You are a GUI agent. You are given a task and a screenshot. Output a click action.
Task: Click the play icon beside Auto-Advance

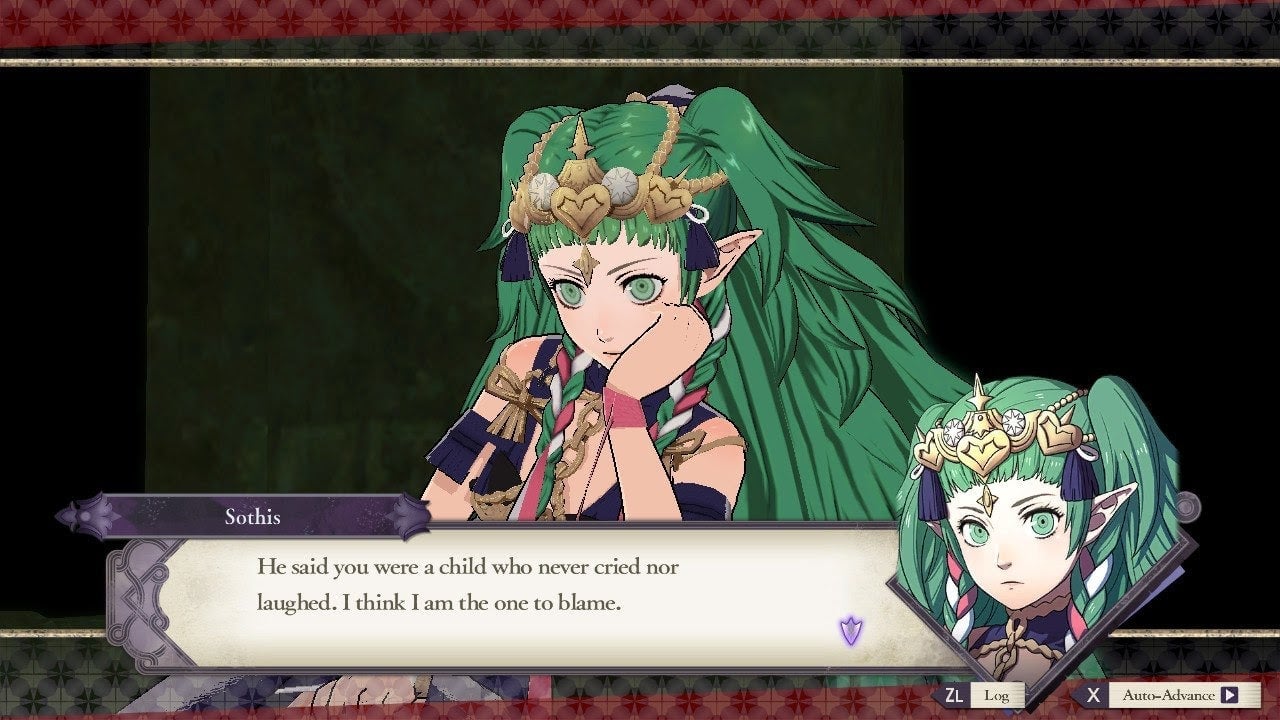click(x=1230, y=694)
